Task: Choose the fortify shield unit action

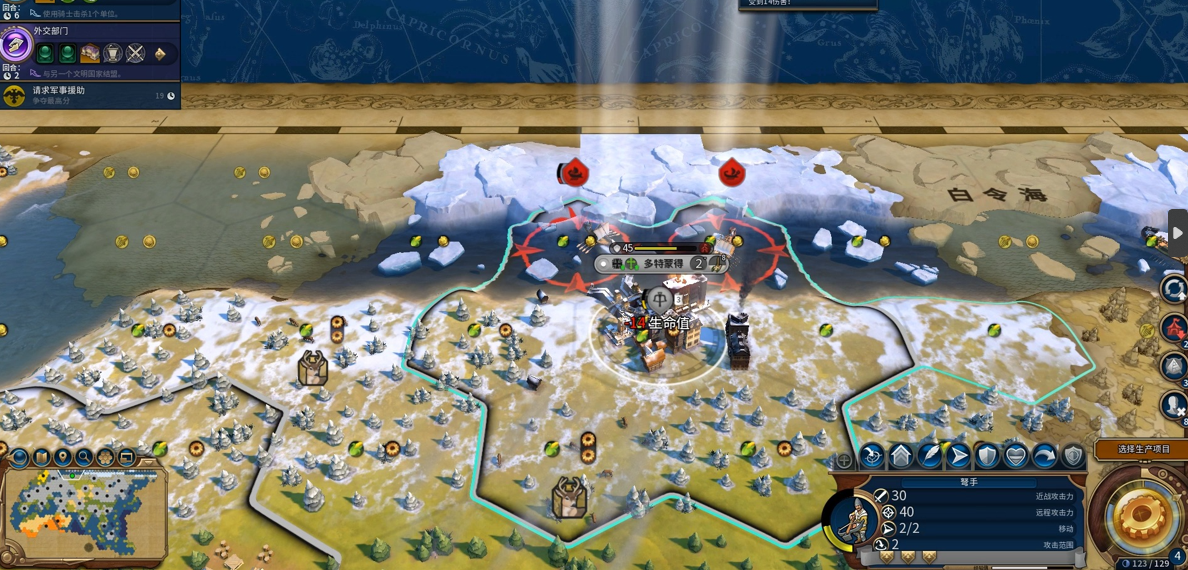Action: (x=987, y=456)
